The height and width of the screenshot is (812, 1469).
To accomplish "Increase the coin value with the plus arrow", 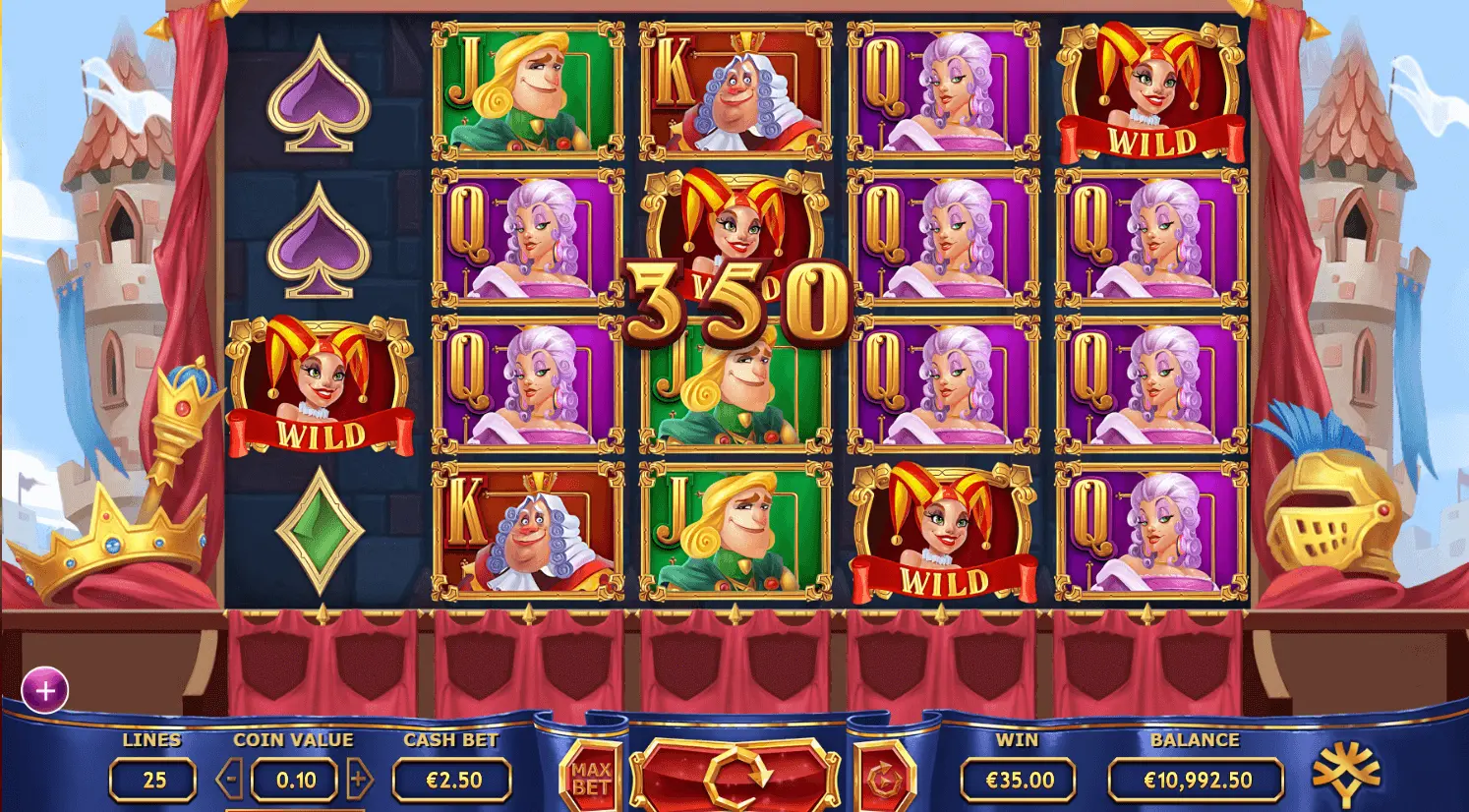I will pyautogui.click(x=359, y=781).
